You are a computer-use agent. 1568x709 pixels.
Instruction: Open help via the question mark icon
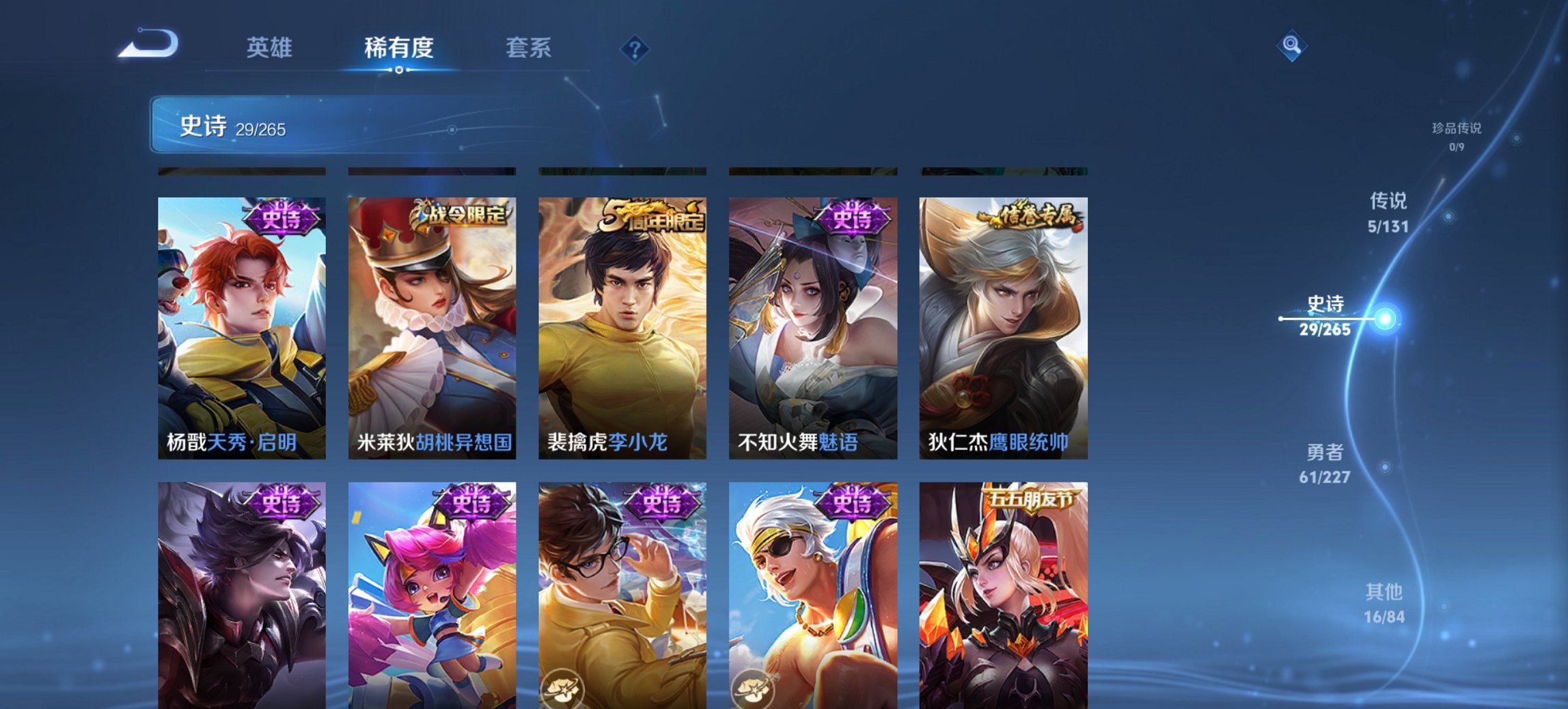(635, 48)
